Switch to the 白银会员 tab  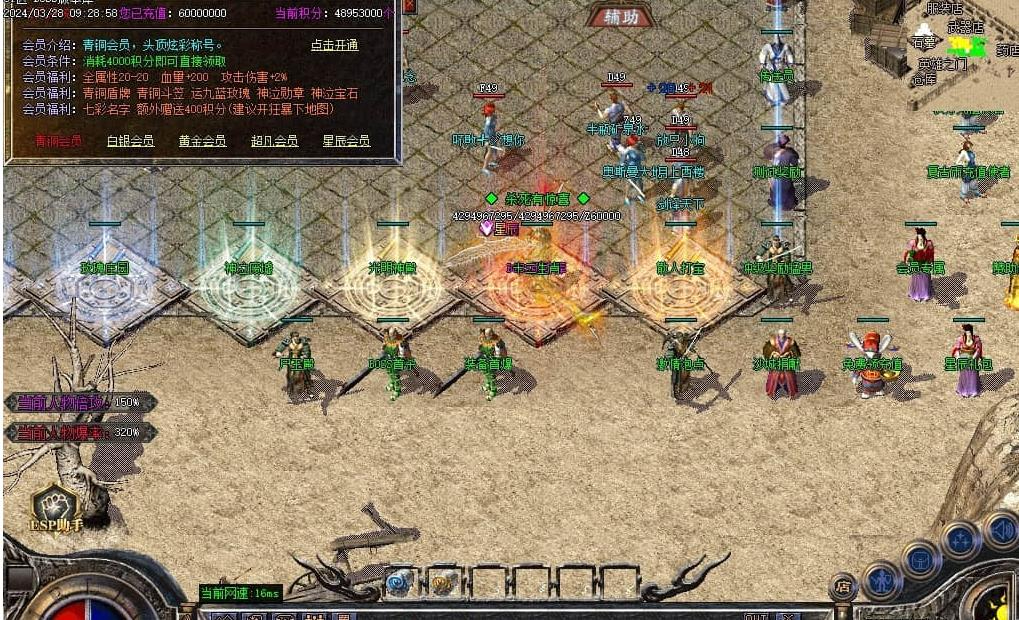pos(130,141)
